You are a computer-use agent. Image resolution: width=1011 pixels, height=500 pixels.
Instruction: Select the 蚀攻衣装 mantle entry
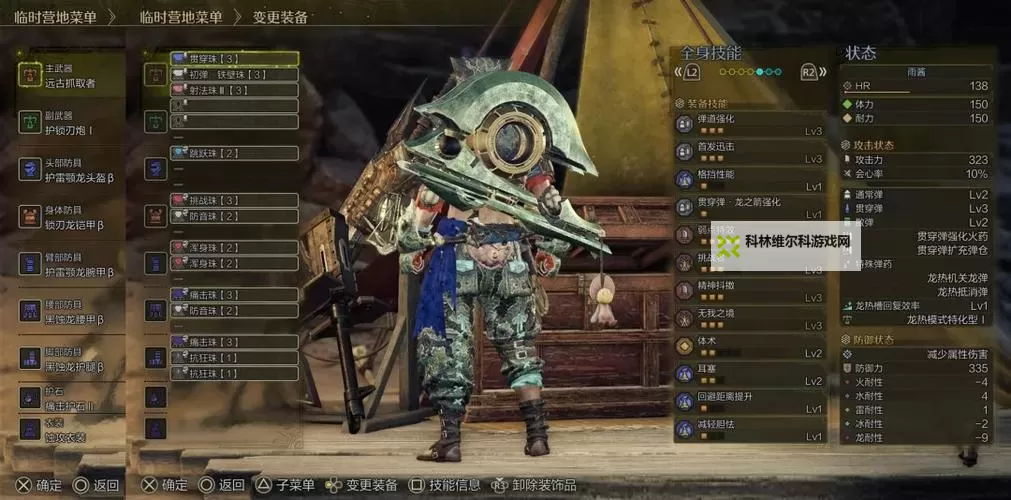pyautogui.click(x=70, y=429)
